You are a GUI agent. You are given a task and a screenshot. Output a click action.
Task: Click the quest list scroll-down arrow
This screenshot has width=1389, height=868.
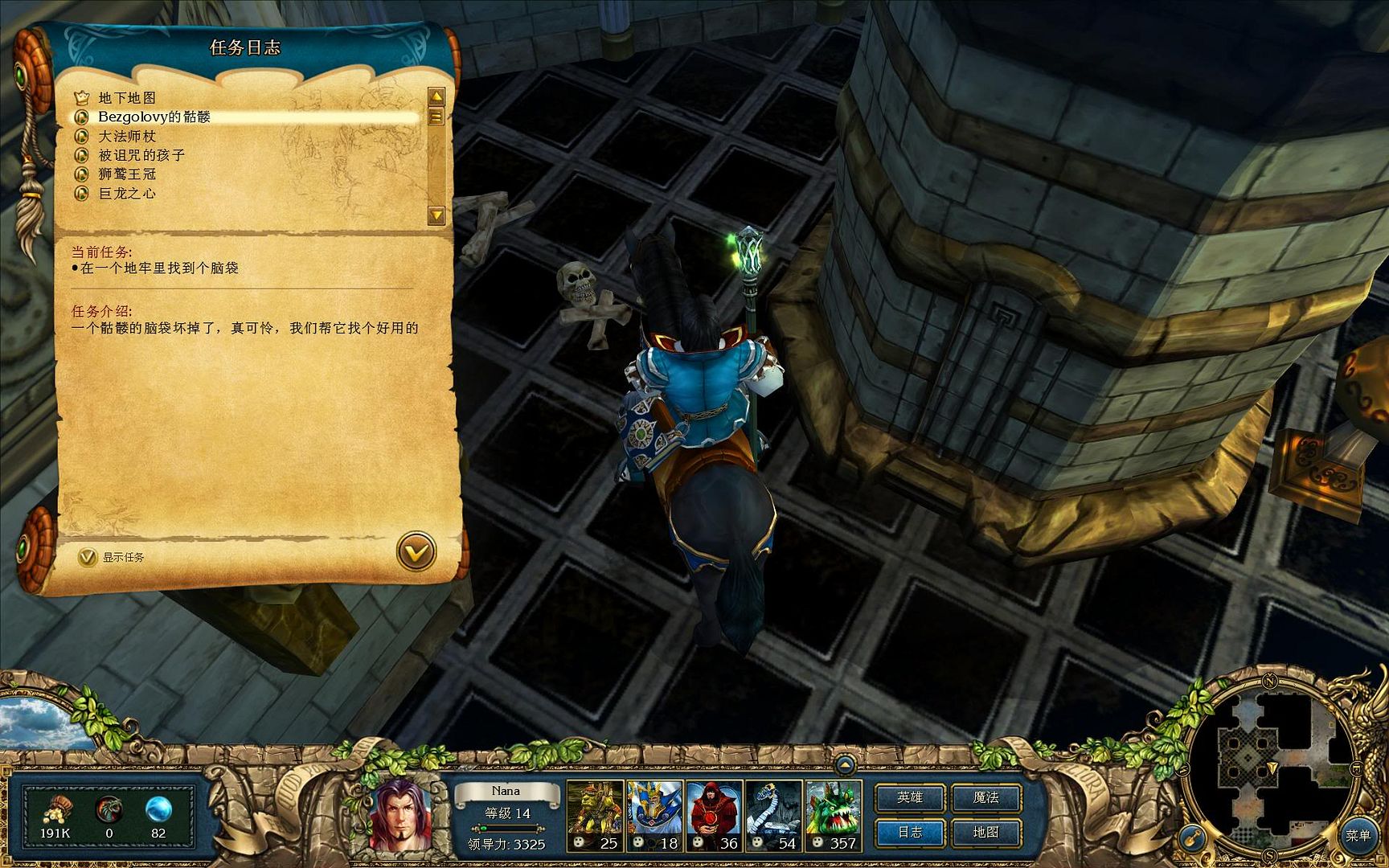point(436,215)
